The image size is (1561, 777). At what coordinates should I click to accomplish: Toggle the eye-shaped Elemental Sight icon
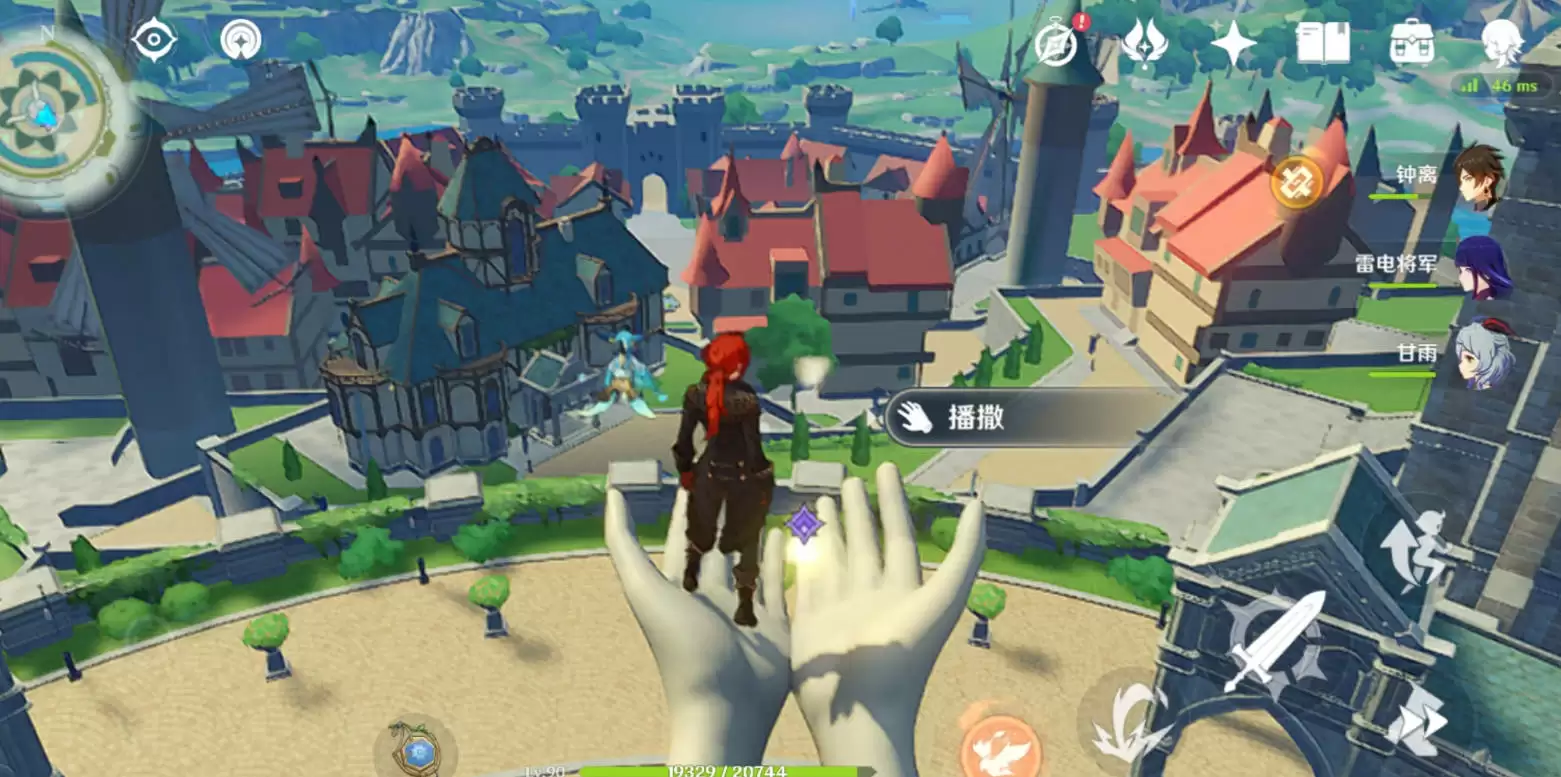click(x=155, y=41)
